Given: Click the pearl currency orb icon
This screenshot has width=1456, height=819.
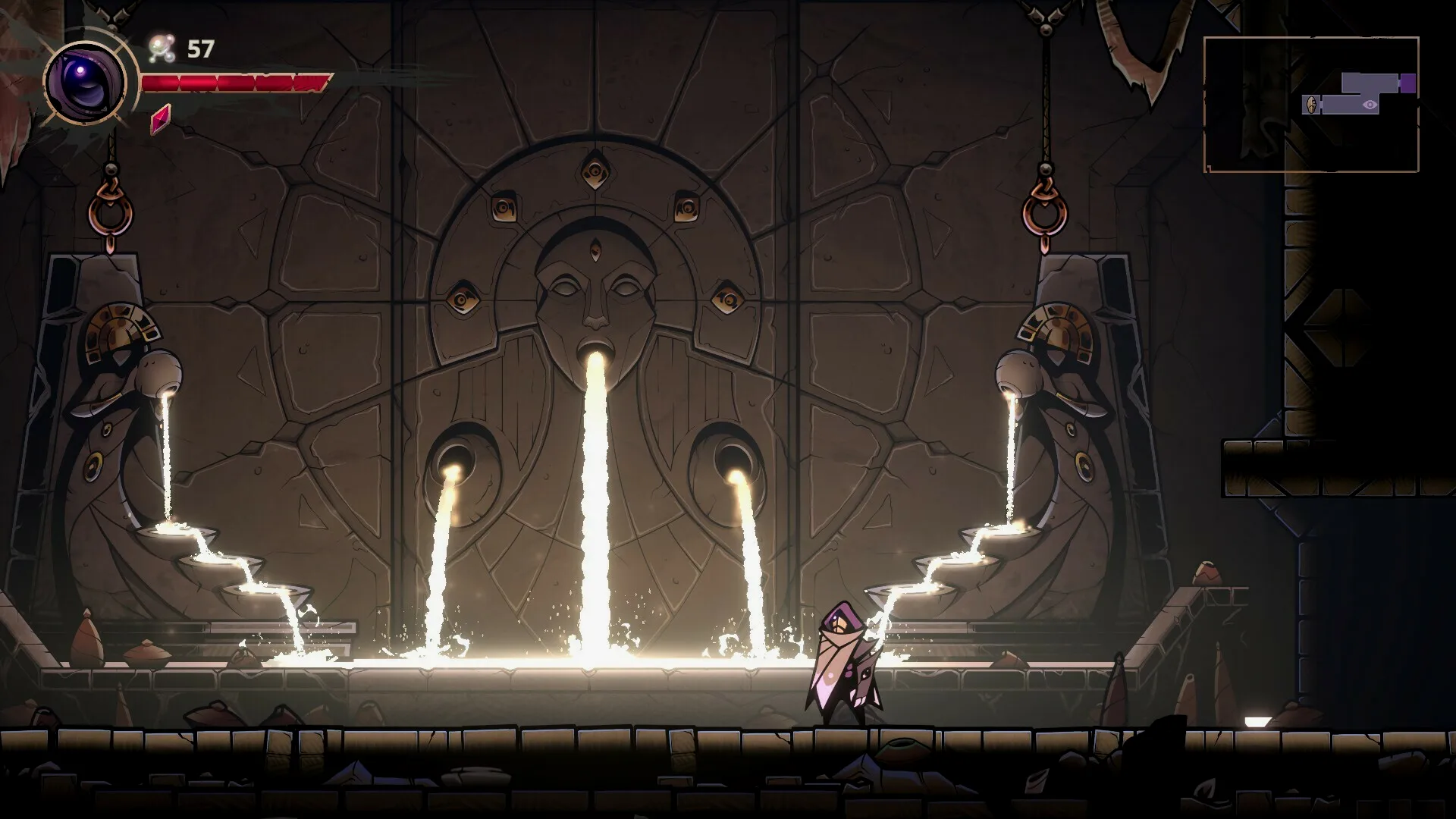Looking at the screenshot, I should pyautogui.click(x=162, y=49).
